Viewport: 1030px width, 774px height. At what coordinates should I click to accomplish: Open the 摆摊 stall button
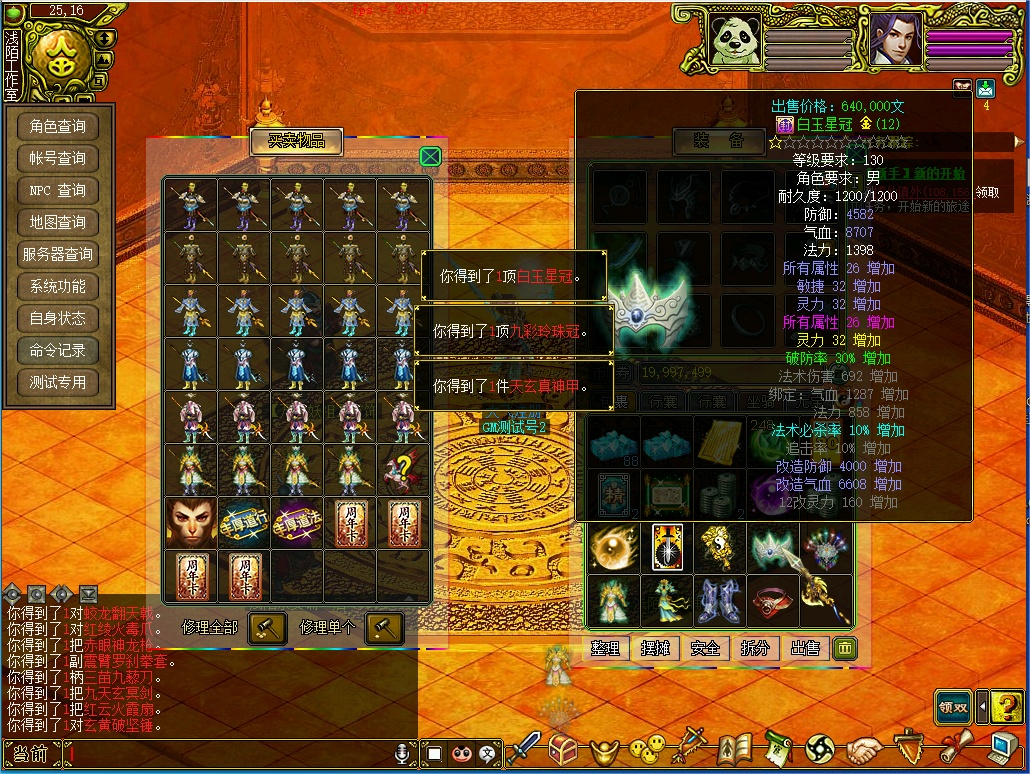[x=656, y=648]
